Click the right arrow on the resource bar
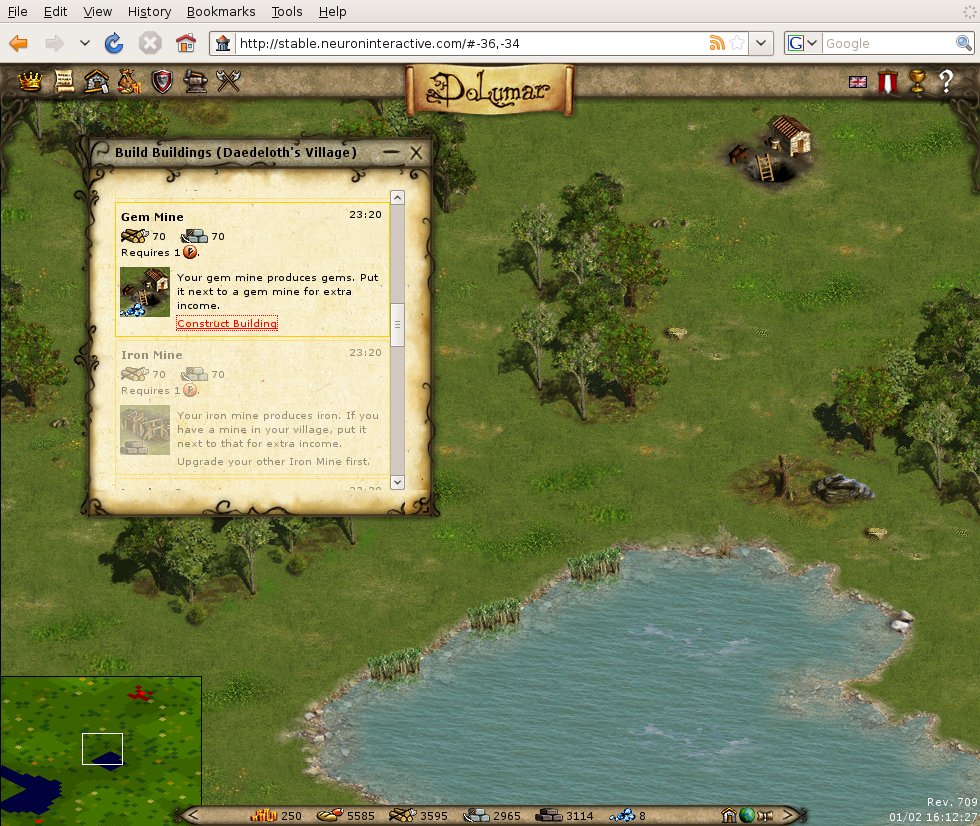Viewport: 980px width, 826px height. tap(788, 815)
